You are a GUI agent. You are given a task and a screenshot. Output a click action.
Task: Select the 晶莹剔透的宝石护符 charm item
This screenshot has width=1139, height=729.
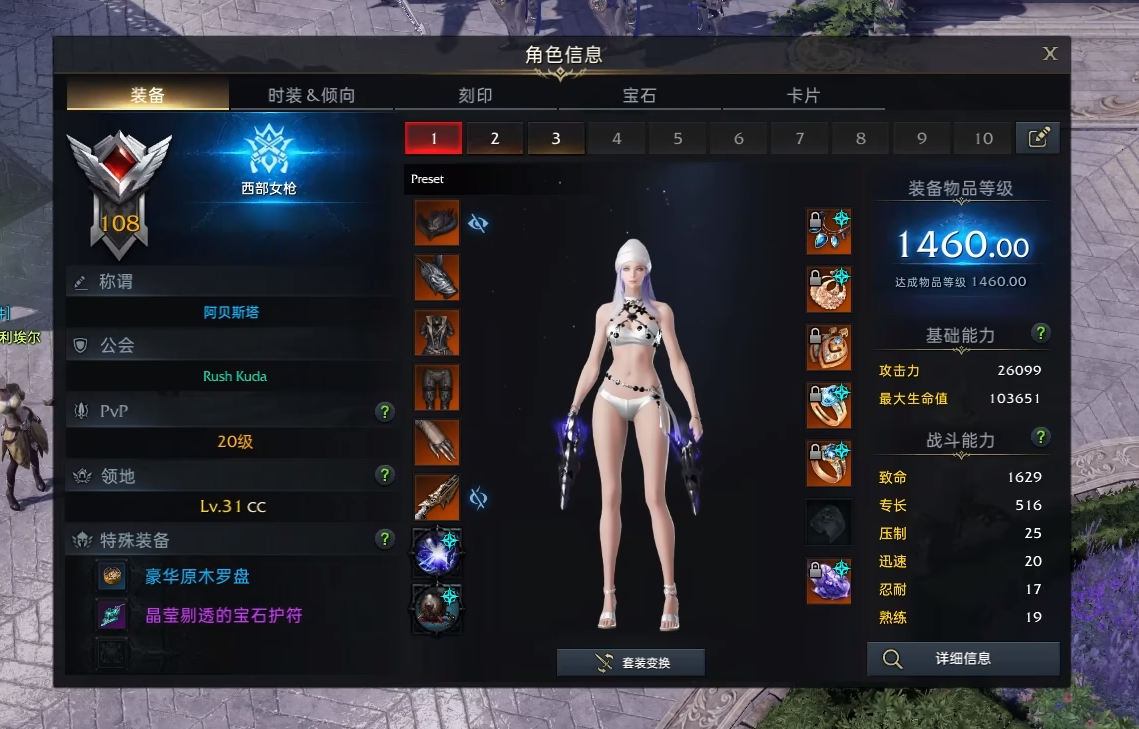pyautogui.click(x=223, y=615)
